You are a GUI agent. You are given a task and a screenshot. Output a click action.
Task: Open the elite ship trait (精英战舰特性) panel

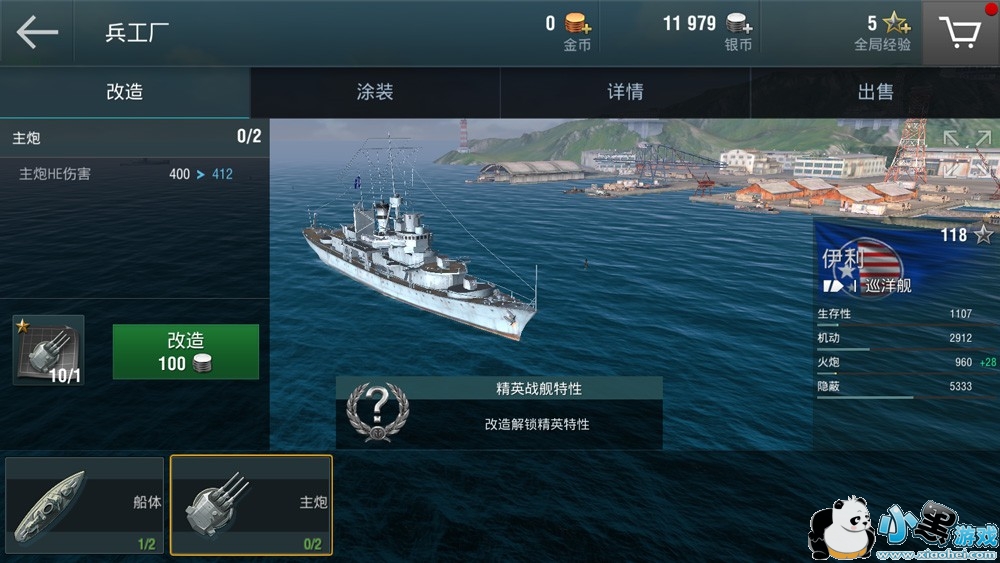tap(499, 412)
